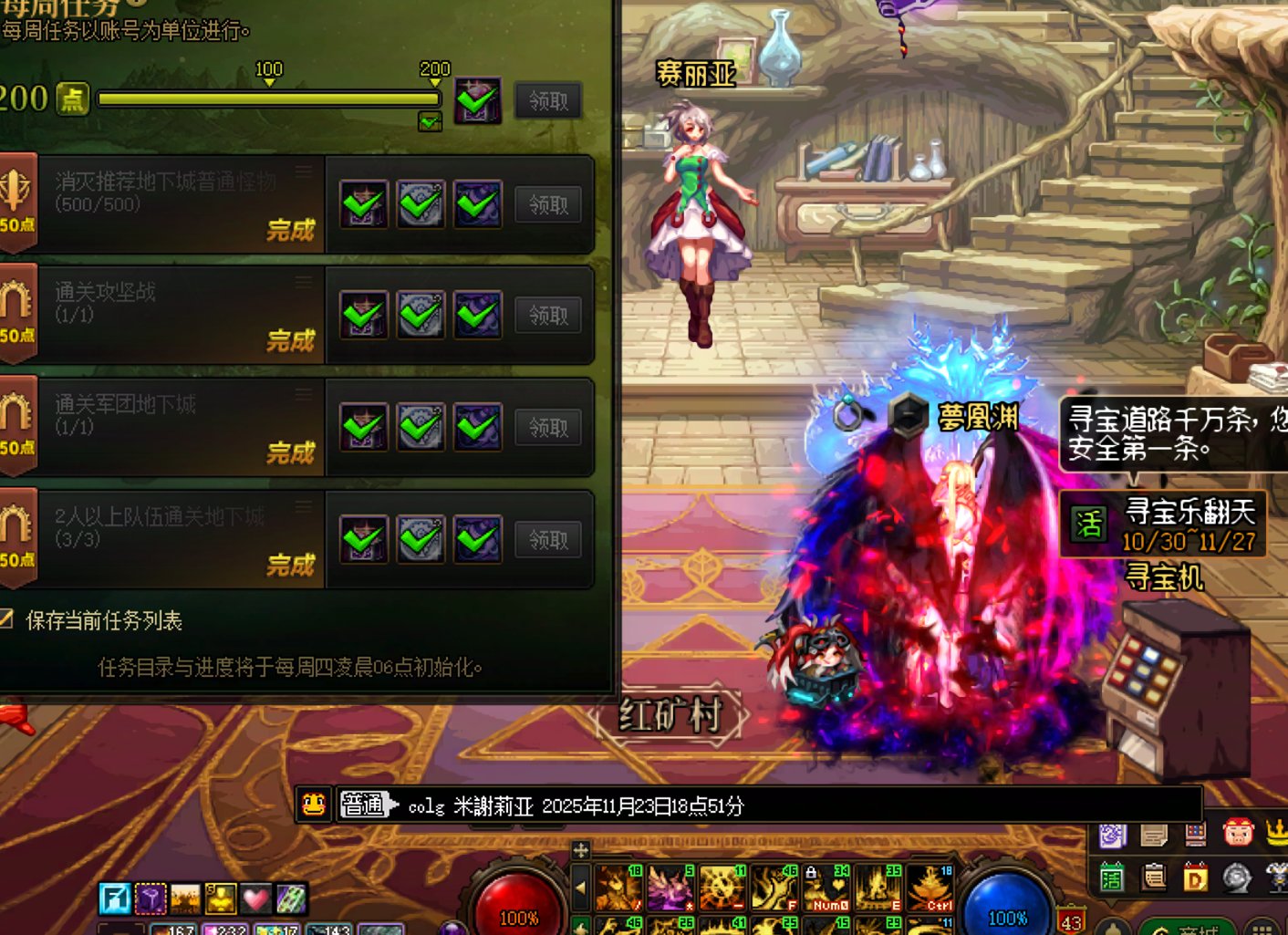The width and height of the screenshot is (1288, 935).
Task: Click the skill bar move handle
Action: pos(581,850)
